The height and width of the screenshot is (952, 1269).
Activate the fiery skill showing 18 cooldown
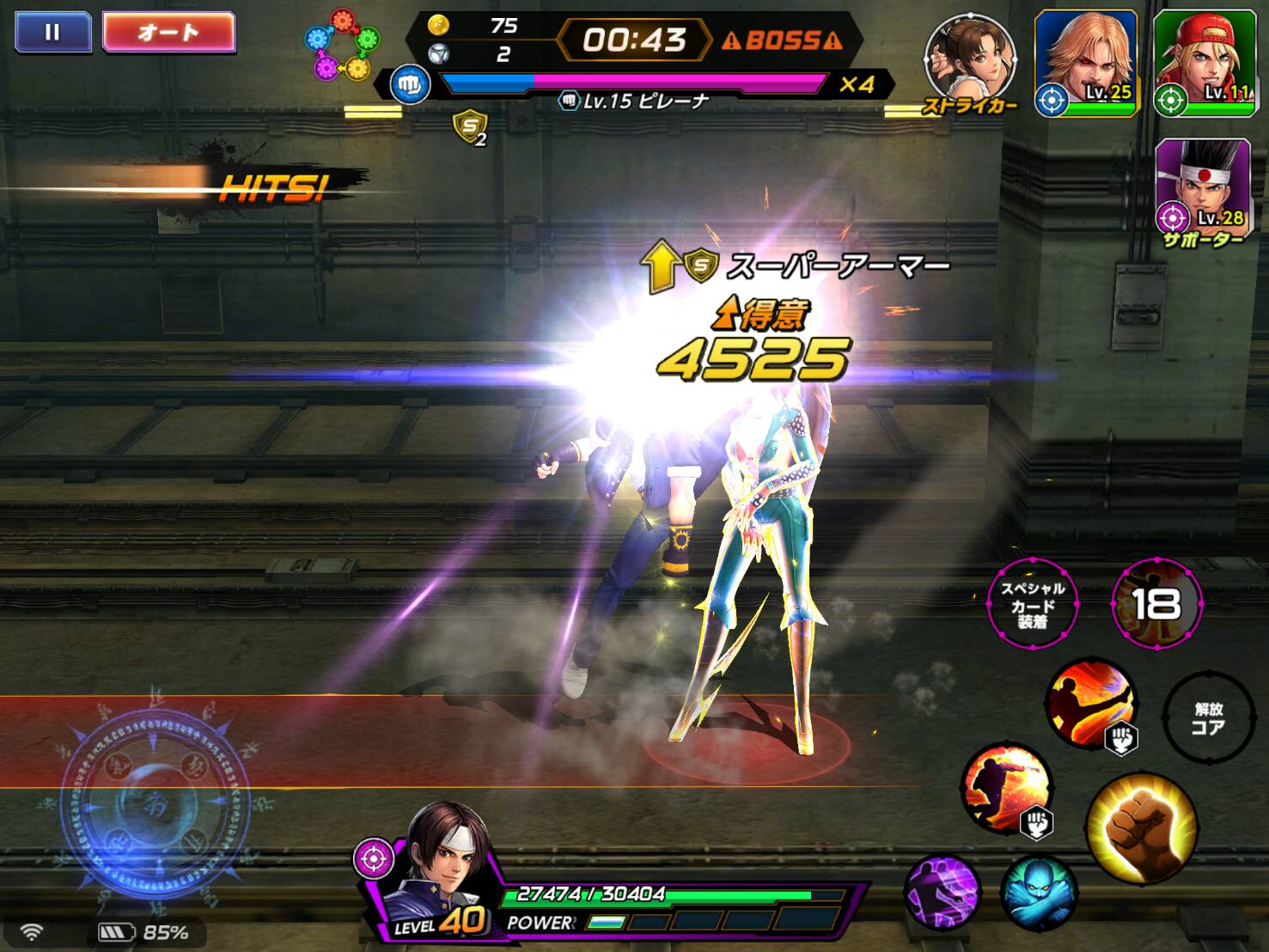click(1156, 605)
